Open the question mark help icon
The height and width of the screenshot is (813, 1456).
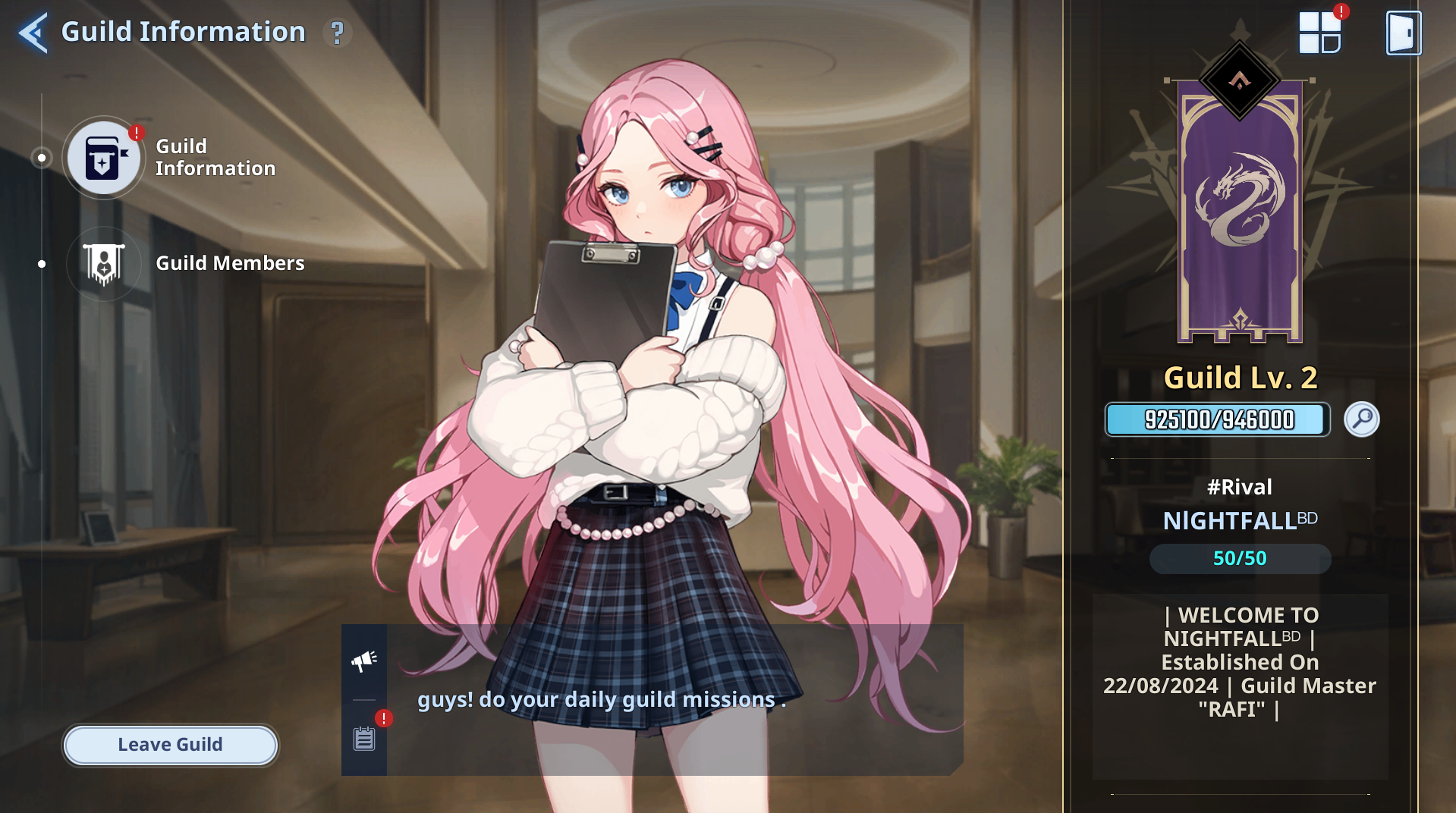337,33
